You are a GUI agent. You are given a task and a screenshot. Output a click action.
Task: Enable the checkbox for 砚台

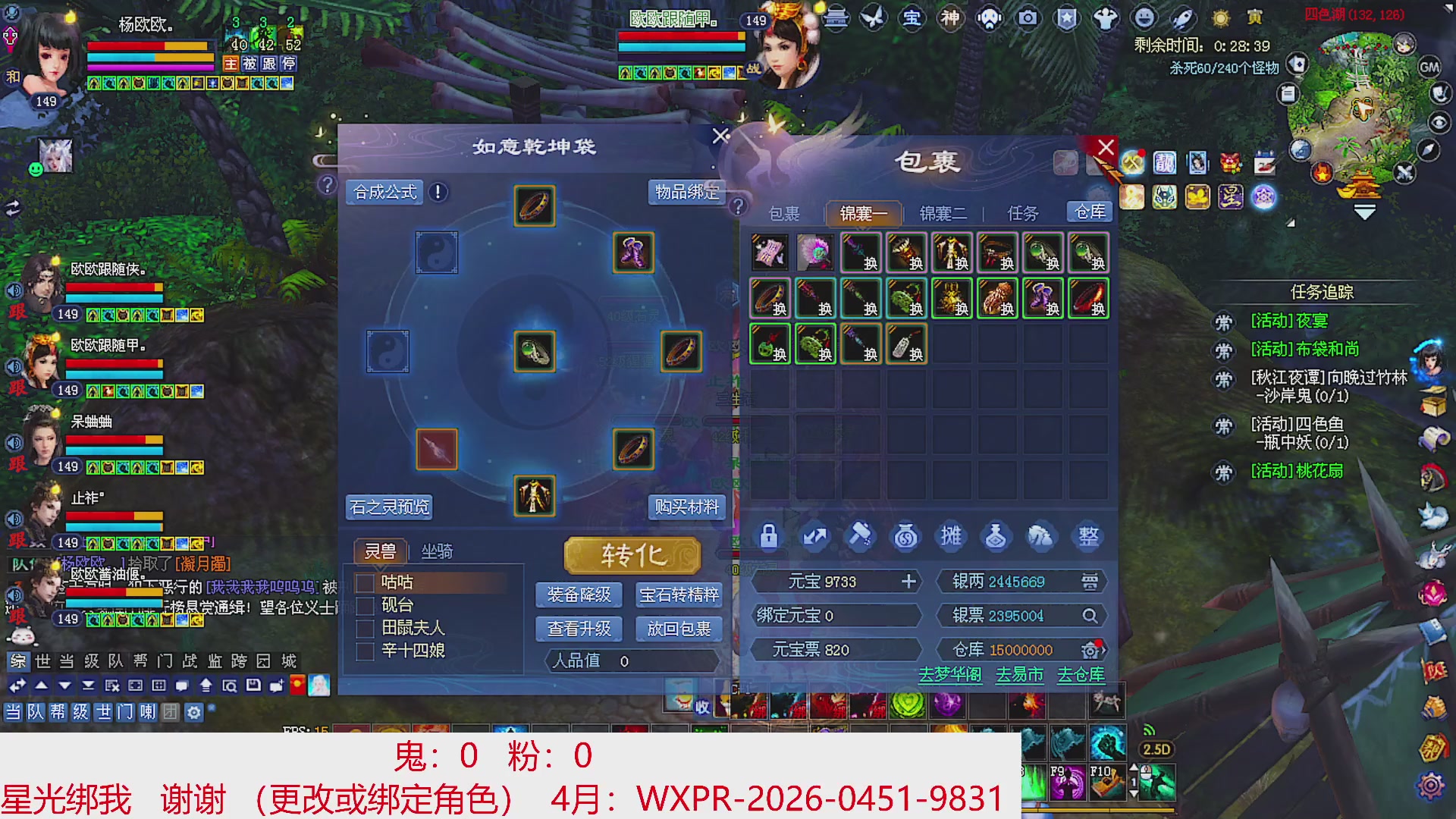coord(365,605)
